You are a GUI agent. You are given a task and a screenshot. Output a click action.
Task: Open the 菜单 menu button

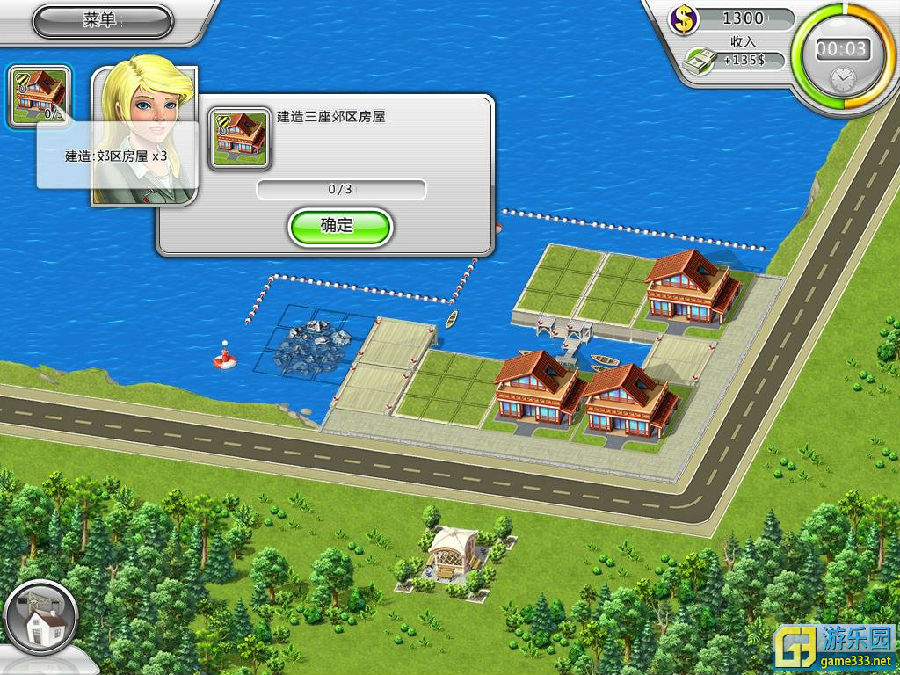pos(102,20)
